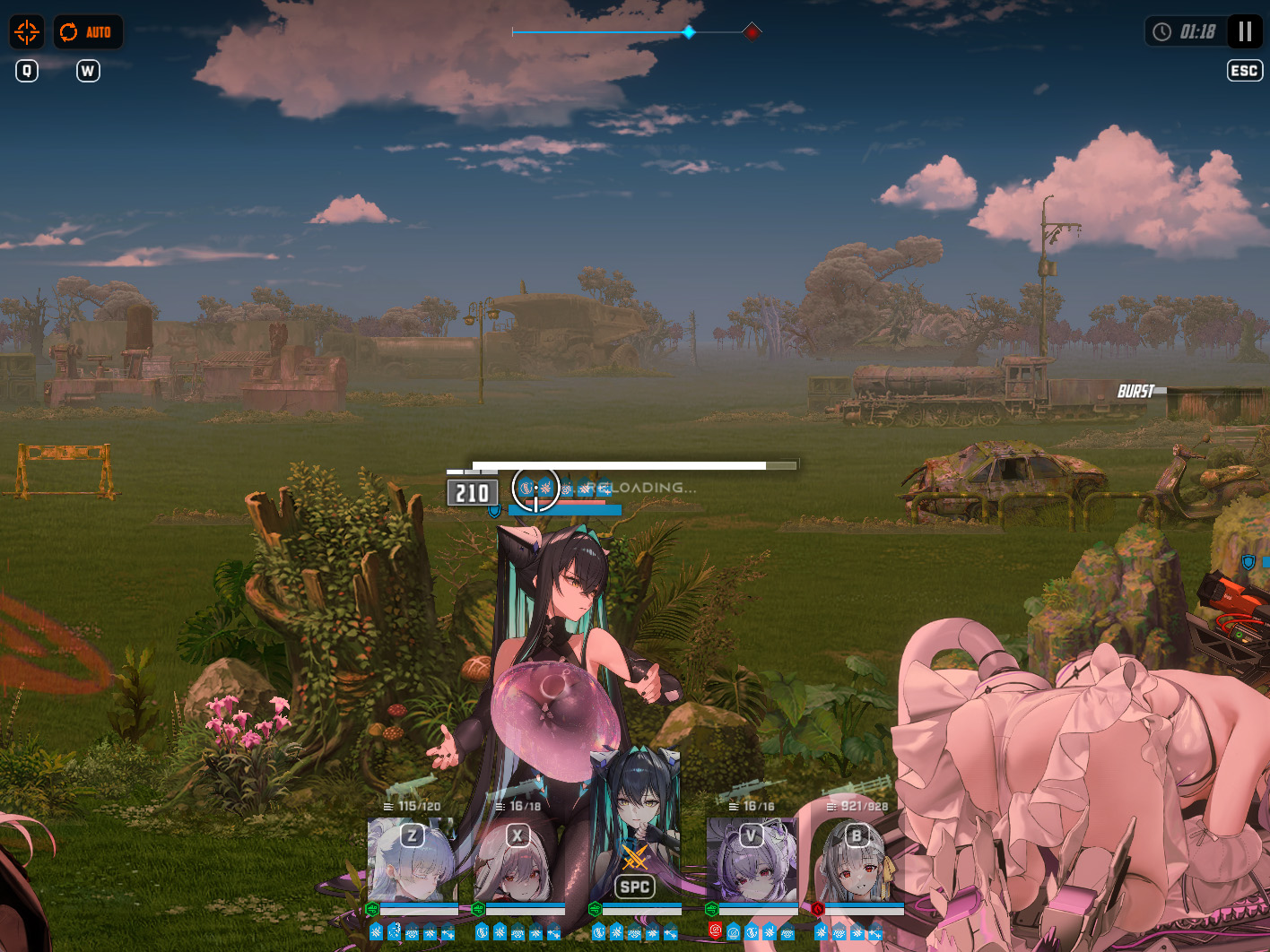Switch to the purple-haired character portrait
Screen dimensions: 1270x952
pos(751,861)
